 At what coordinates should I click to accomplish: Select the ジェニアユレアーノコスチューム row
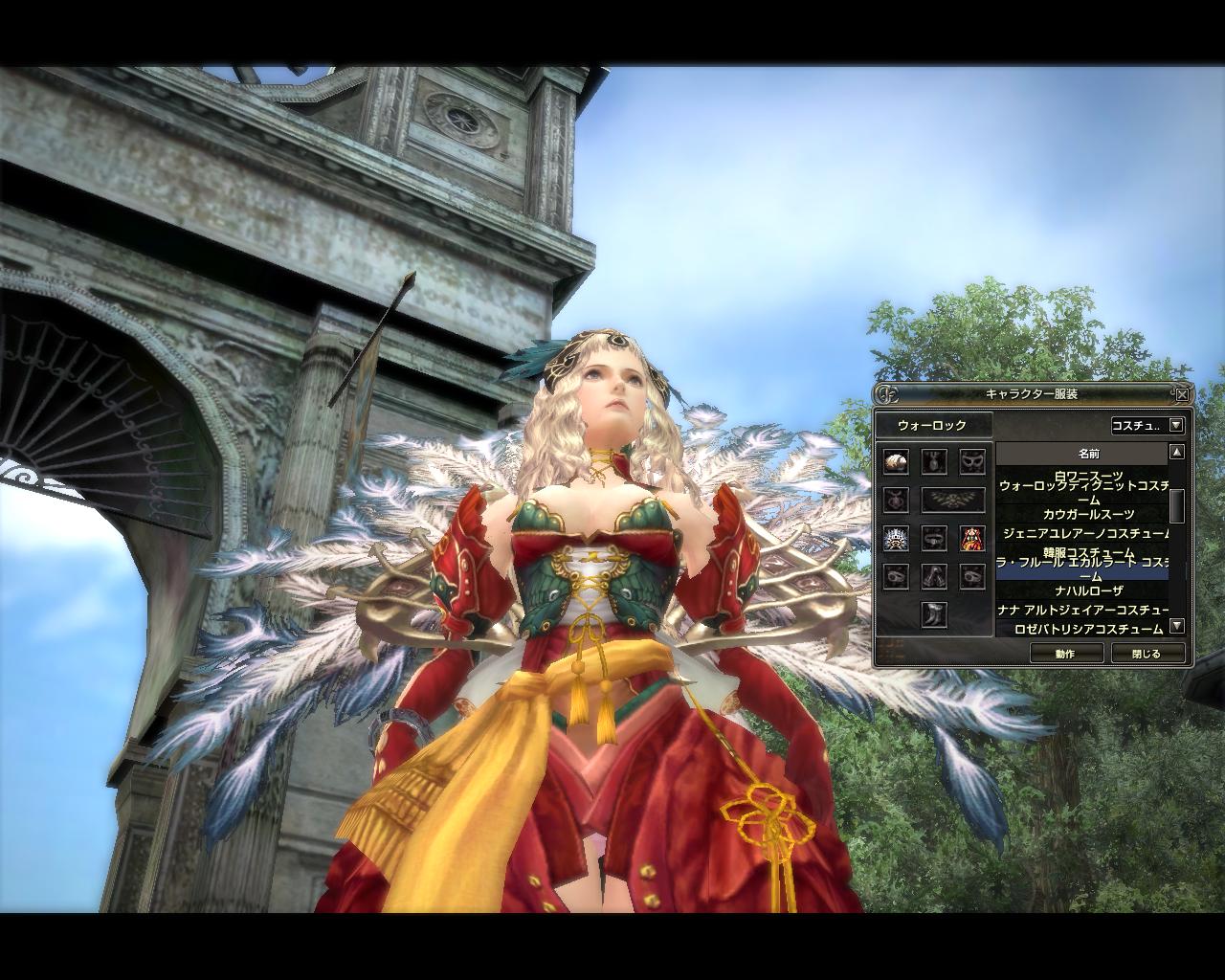click(1081, 533)
